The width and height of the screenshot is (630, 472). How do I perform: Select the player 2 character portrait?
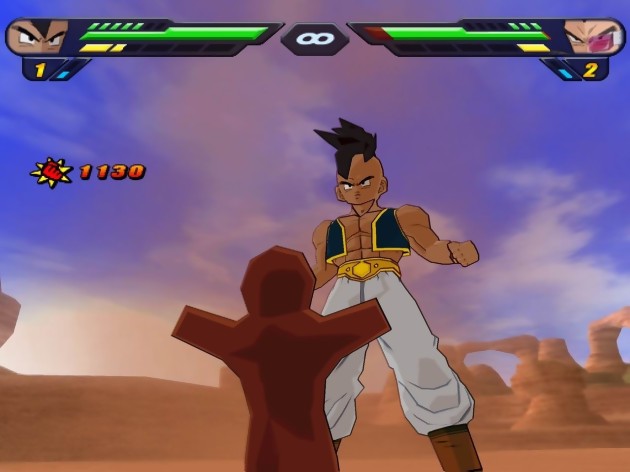point(590,37)
